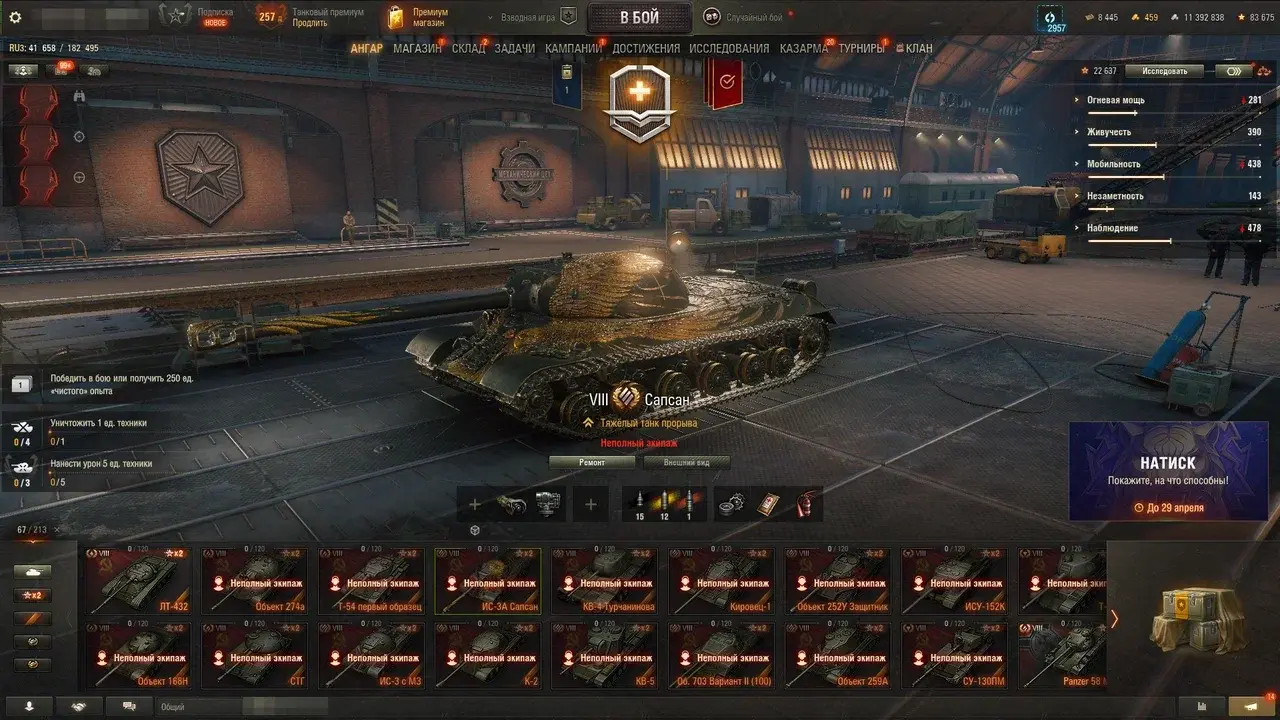Screen dimensions: 1280x720
Task: Open Внешний вид customization
Action: pos(685,463)
